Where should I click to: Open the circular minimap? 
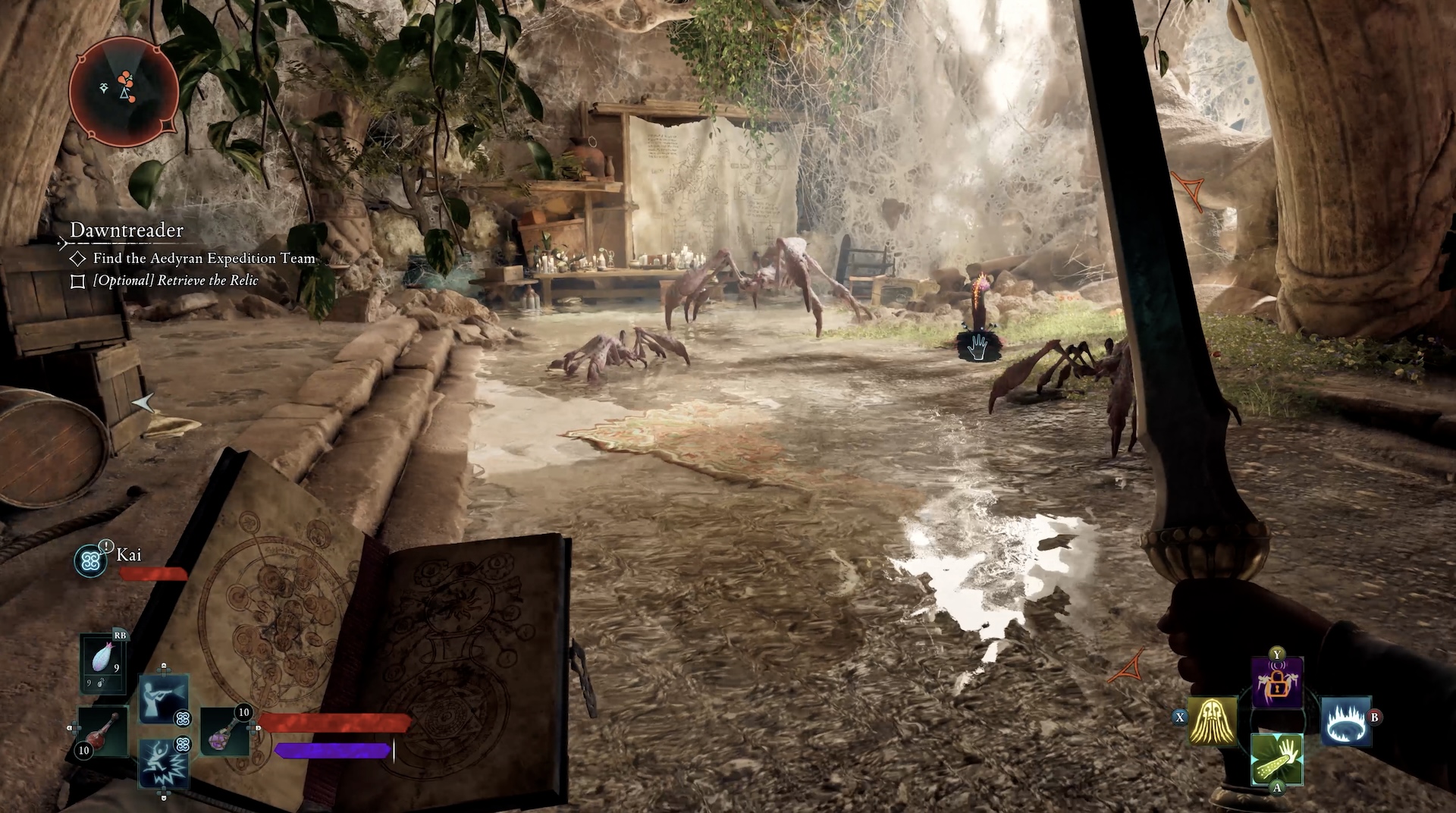coord(124,92)
